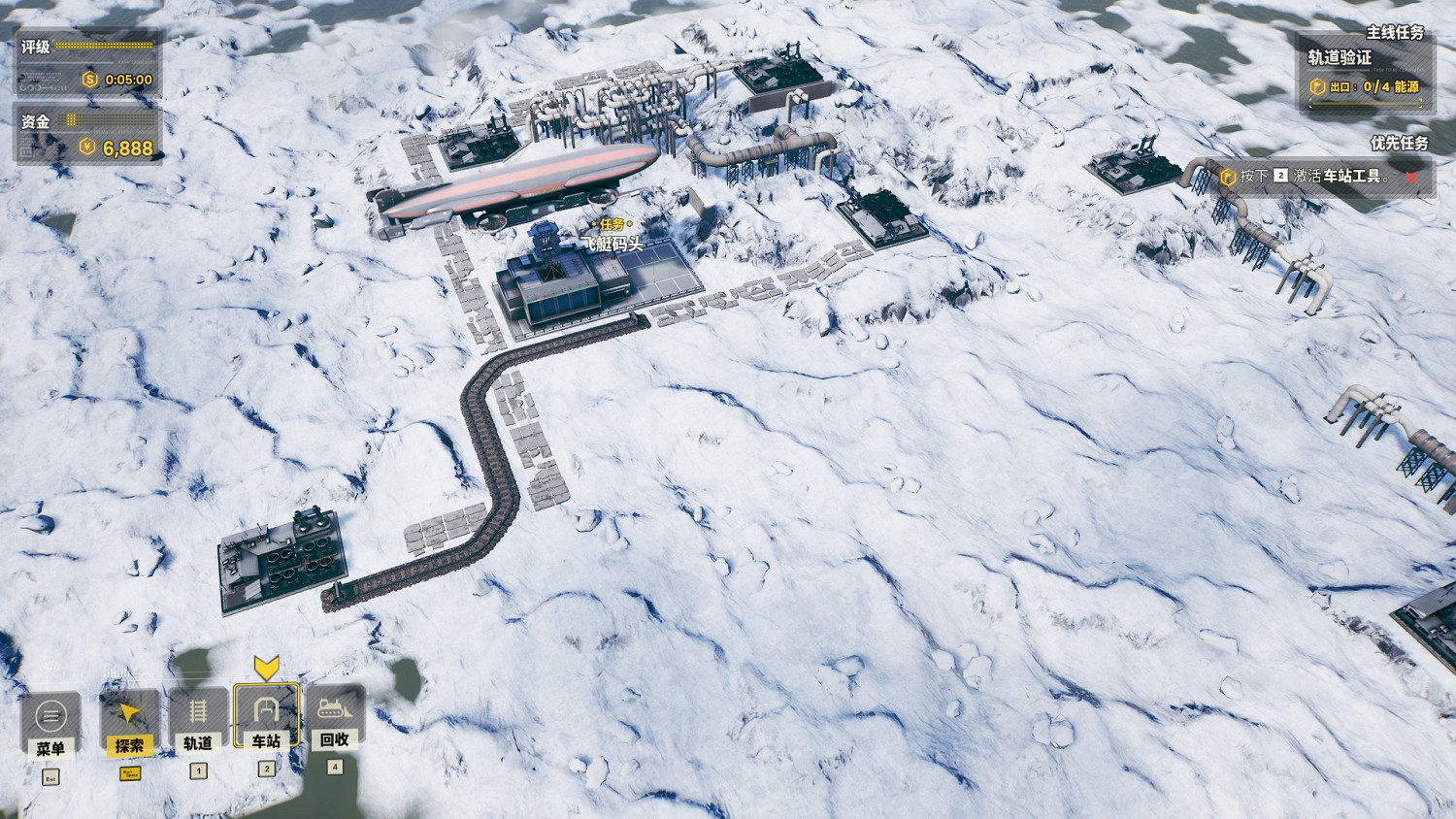Select the 轨道 track-laying tool icon
Viewport: 1456px width, 819px height.
tap(196, 718)
